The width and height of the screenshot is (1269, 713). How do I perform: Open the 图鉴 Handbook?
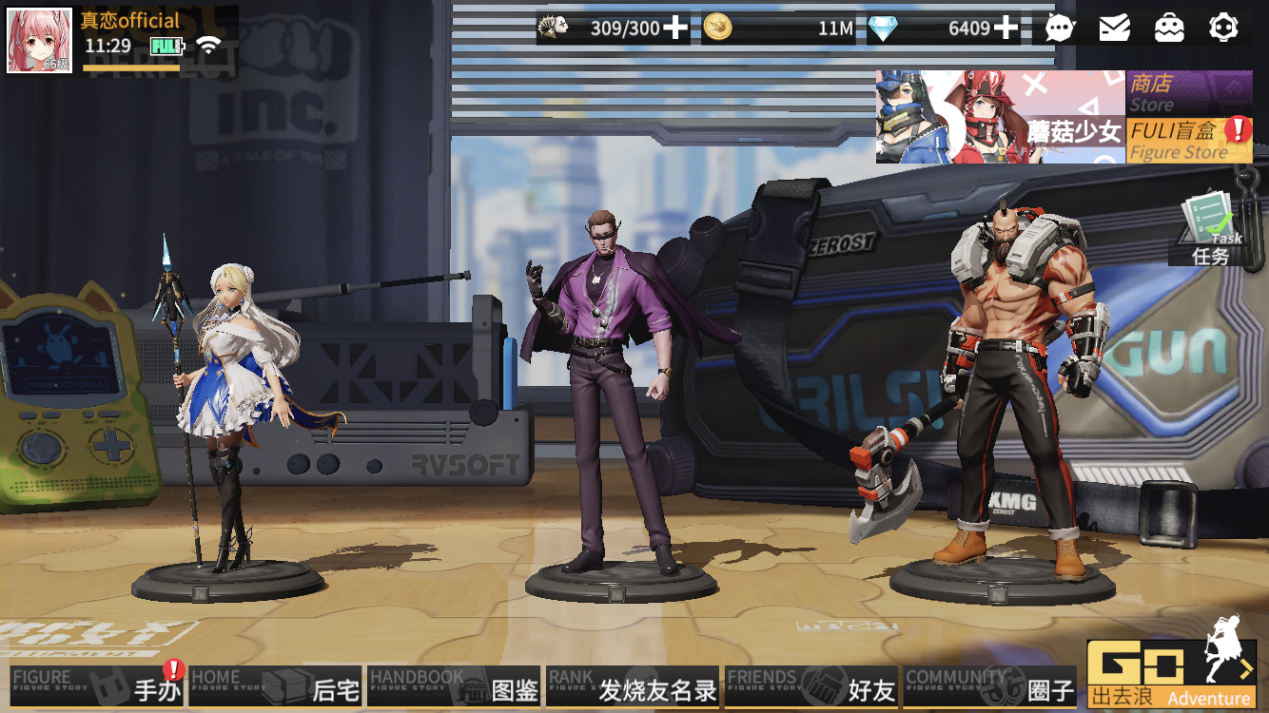453,687
